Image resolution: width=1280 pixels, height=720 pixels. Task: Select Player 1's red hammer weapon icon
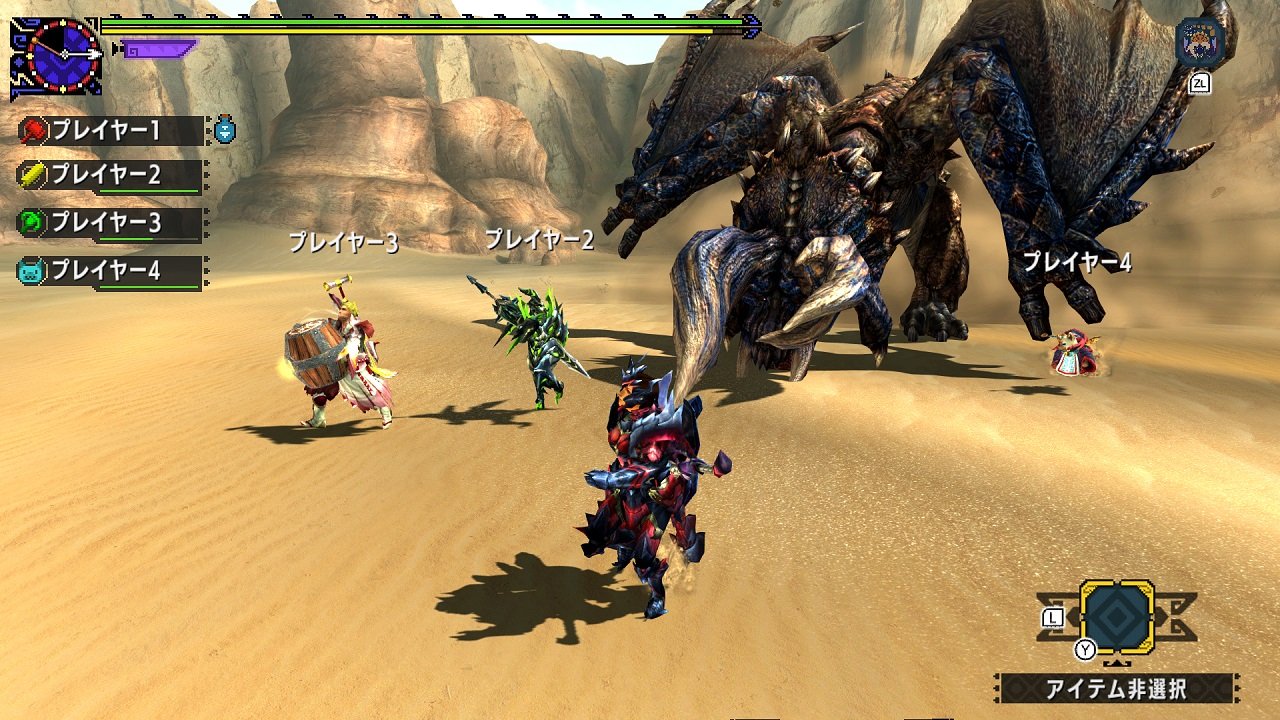33,130
